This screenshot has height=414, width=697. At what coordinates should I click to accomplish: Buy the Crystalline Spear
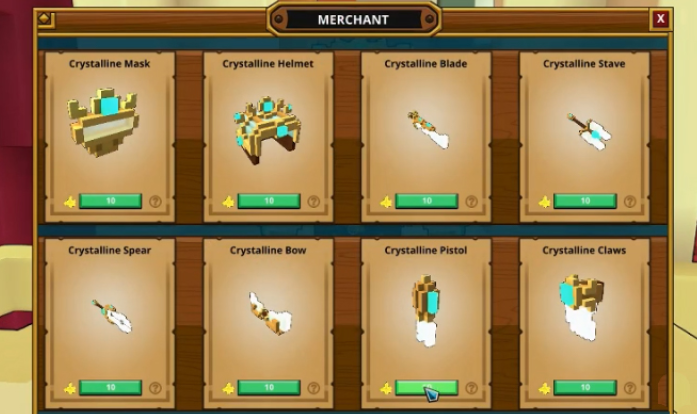(x=110, y=388)
